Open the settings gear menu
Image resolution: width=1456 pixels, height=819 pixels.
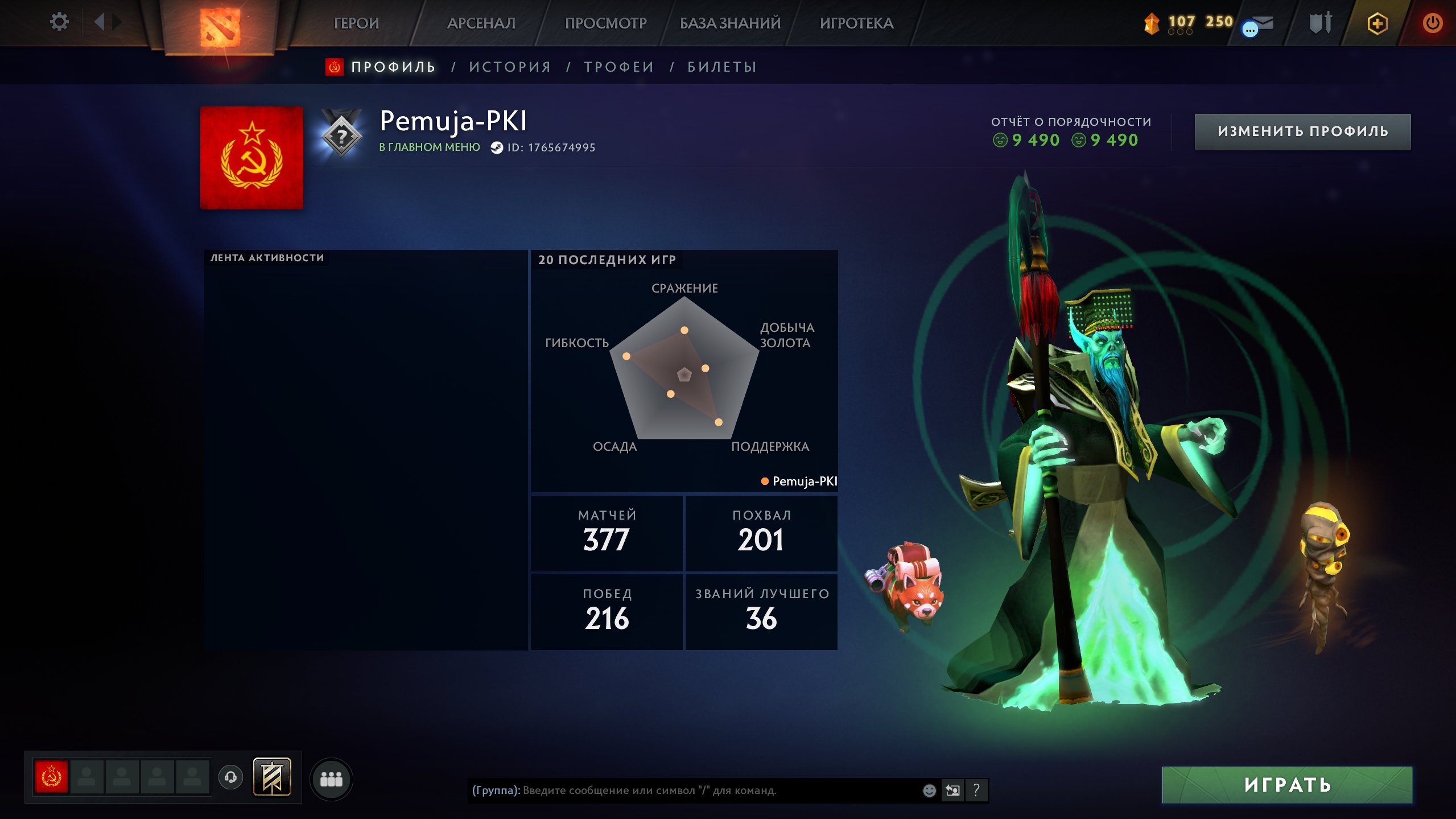pyautogui.click(x=59, y=22)
